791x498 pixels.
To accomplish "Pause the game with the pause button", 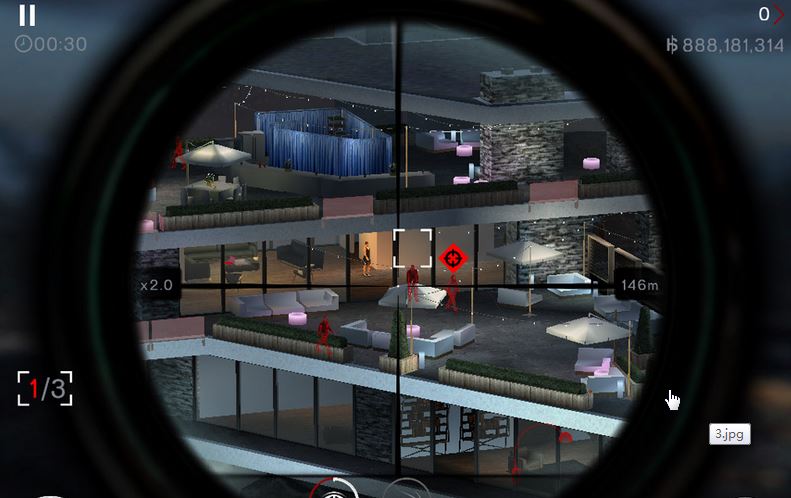I will (x=27, y=15).
